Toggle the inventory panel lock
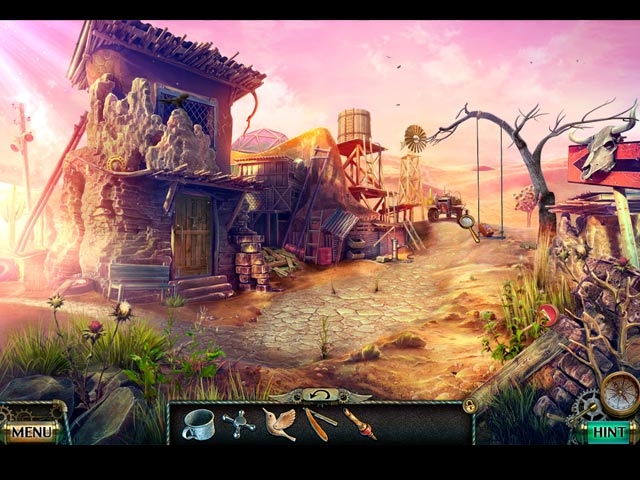Image resolution: width=640 pixels, height=480 pixels. click(x=469, y=405)
